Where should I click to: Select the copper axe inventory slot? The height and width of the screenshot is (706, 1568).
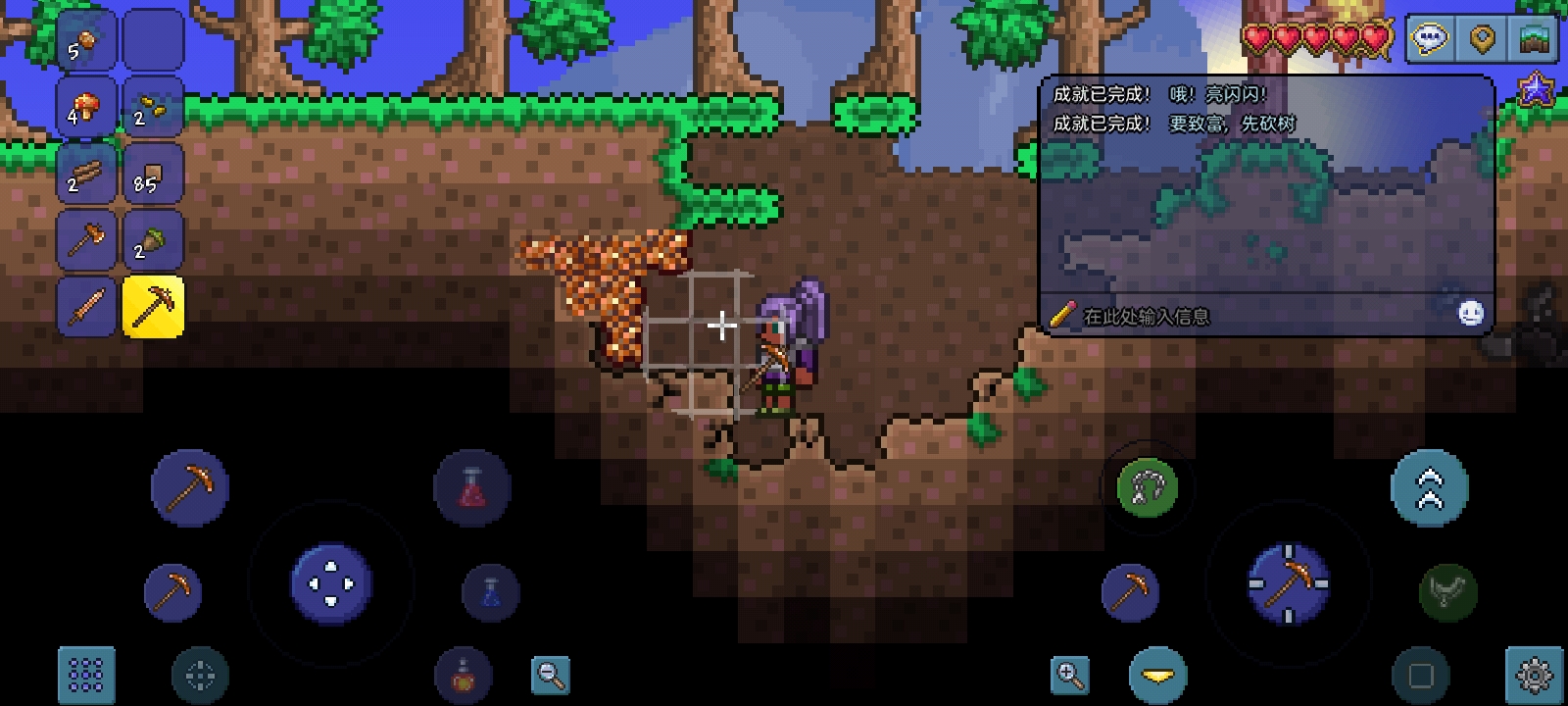point(86,239)
